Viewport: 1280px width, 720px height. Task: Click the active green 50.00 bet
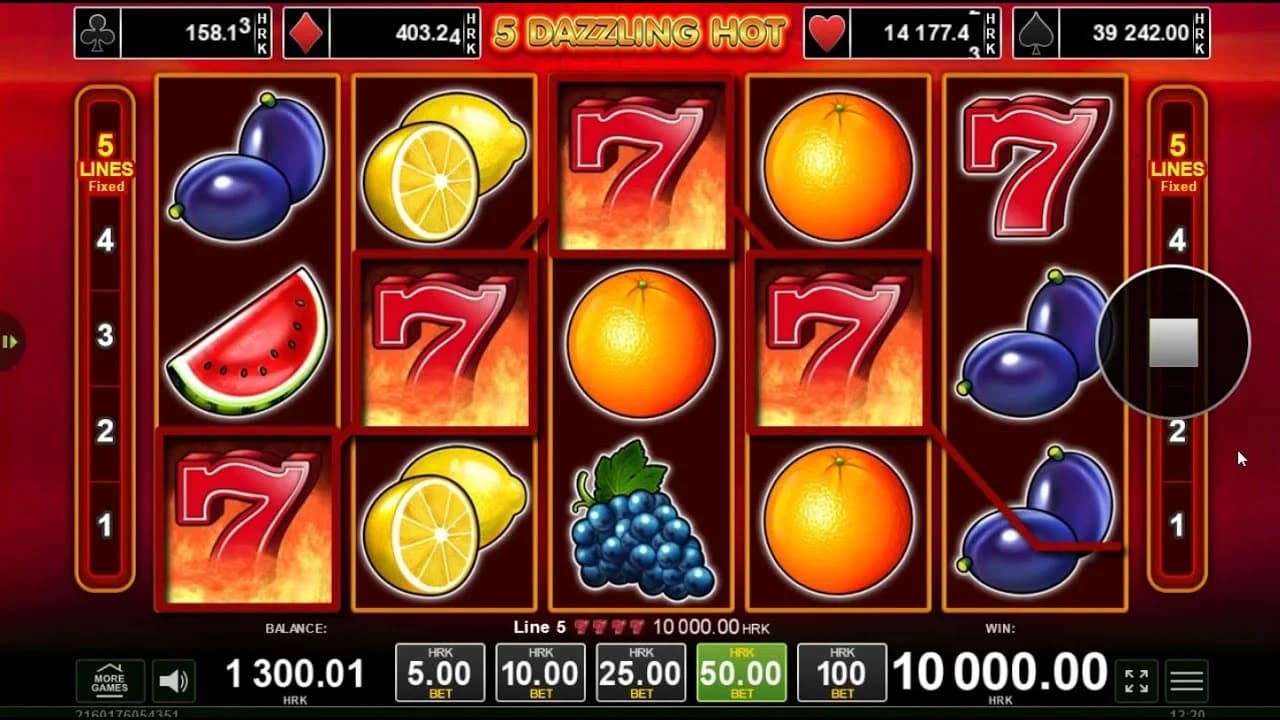739,672
